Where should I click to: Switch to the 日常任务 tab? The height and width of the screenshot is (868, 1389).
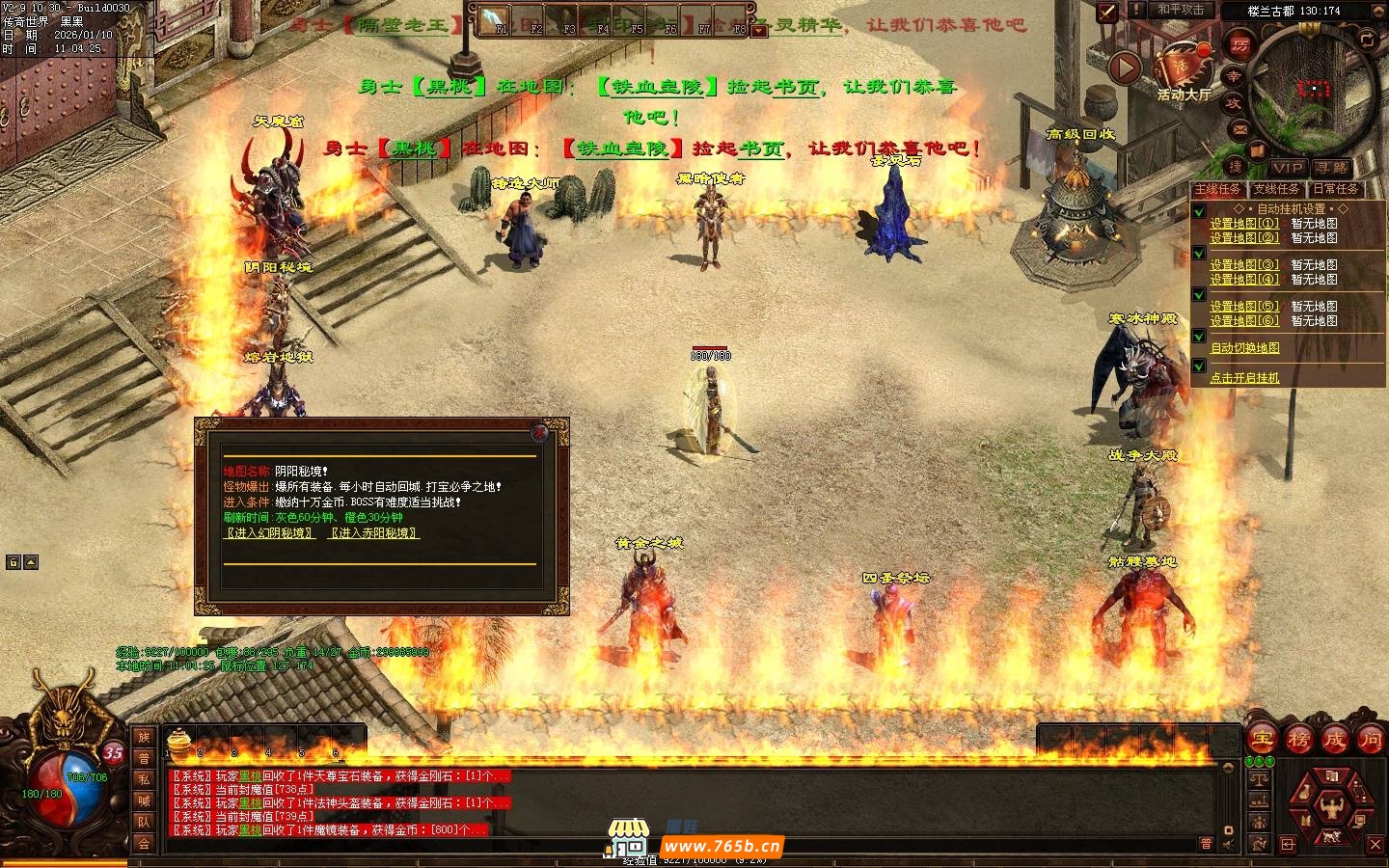[x=1336, y=189]
